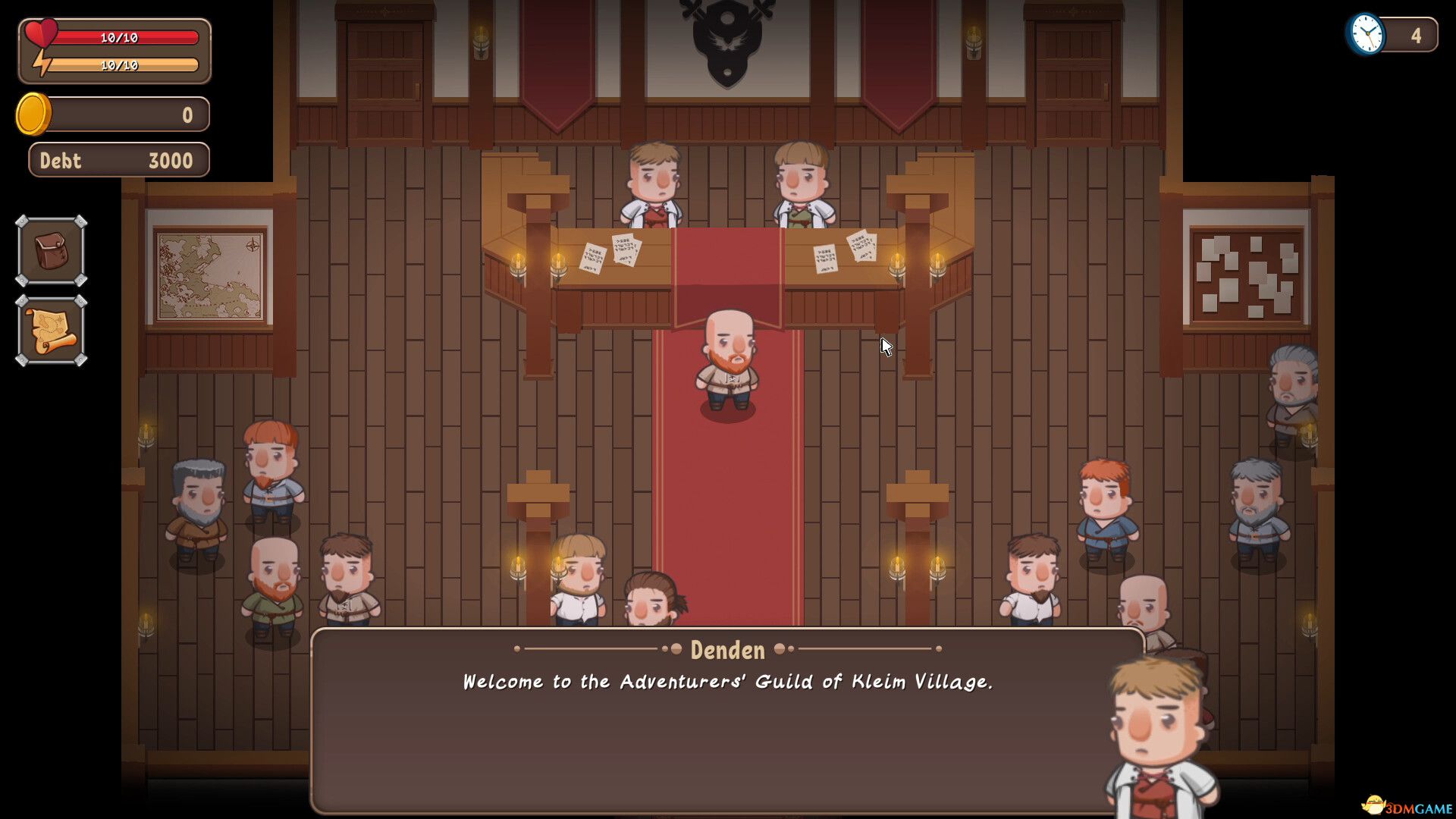Click the lightning bolt energy icon

pos(43,61)
